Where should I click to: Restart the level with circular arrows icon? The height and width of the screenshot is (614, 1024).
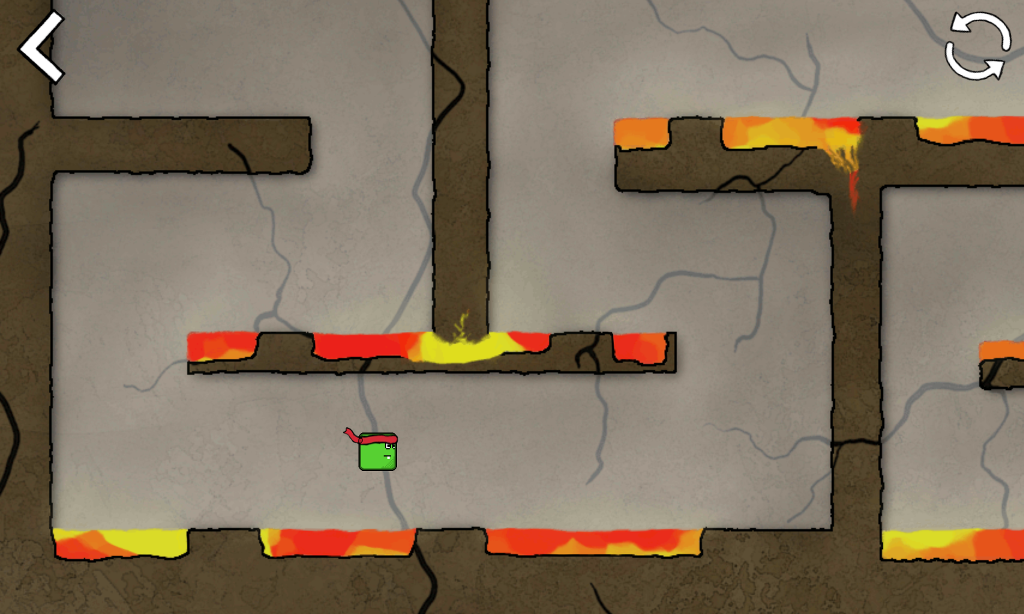click(977, 46)
